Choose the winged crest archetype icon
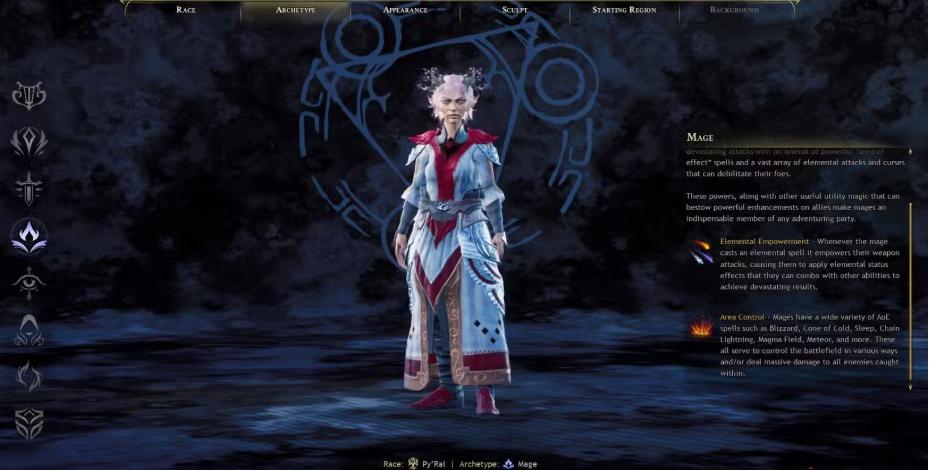Image resolution: width=929 pixels, height=470 pixels. [x=28, y=141]
